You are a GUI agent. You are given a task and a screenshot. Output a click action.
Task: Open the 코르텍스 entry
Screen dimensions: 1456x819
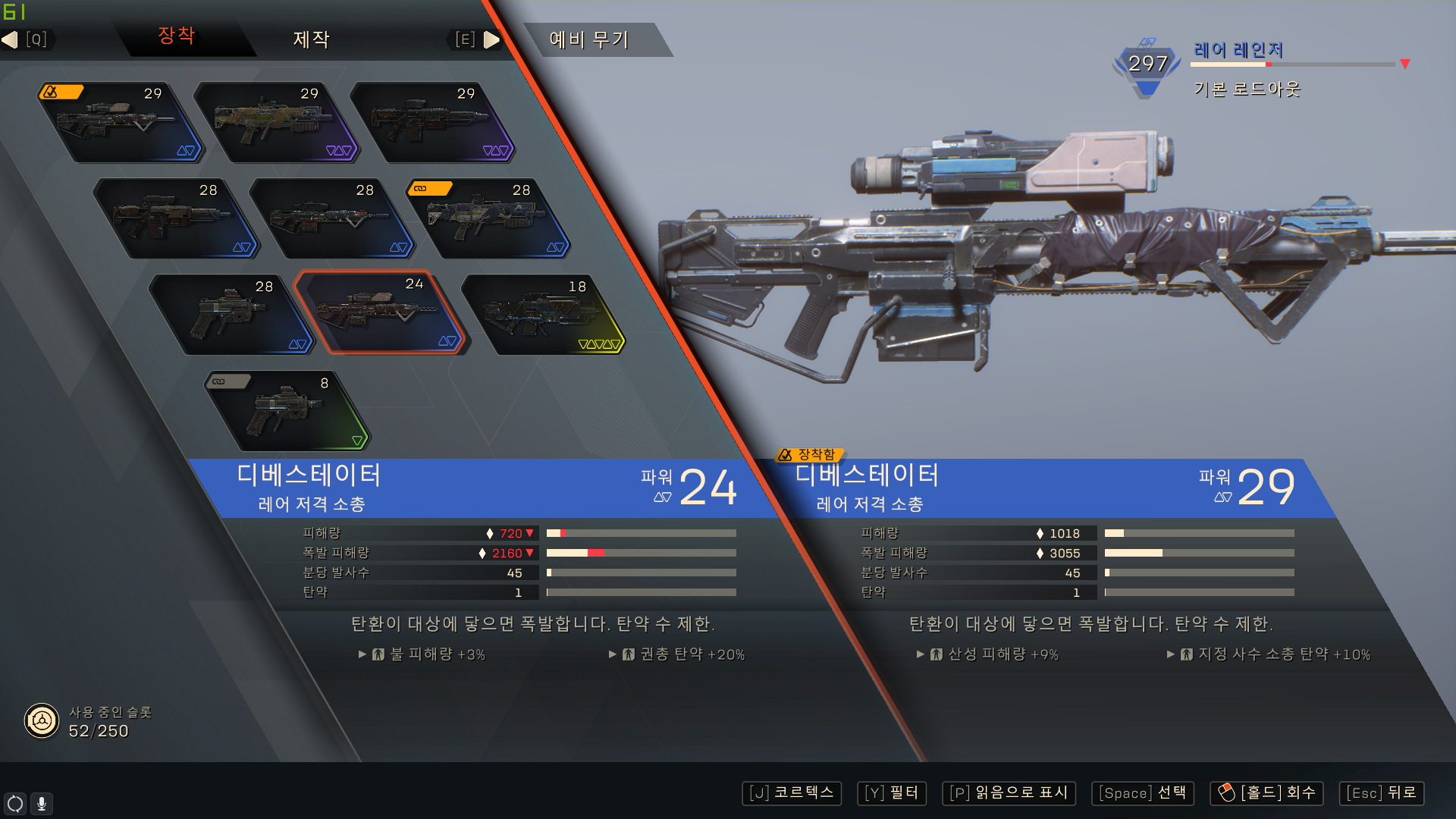pyautogui.click(x=792, y=793)
